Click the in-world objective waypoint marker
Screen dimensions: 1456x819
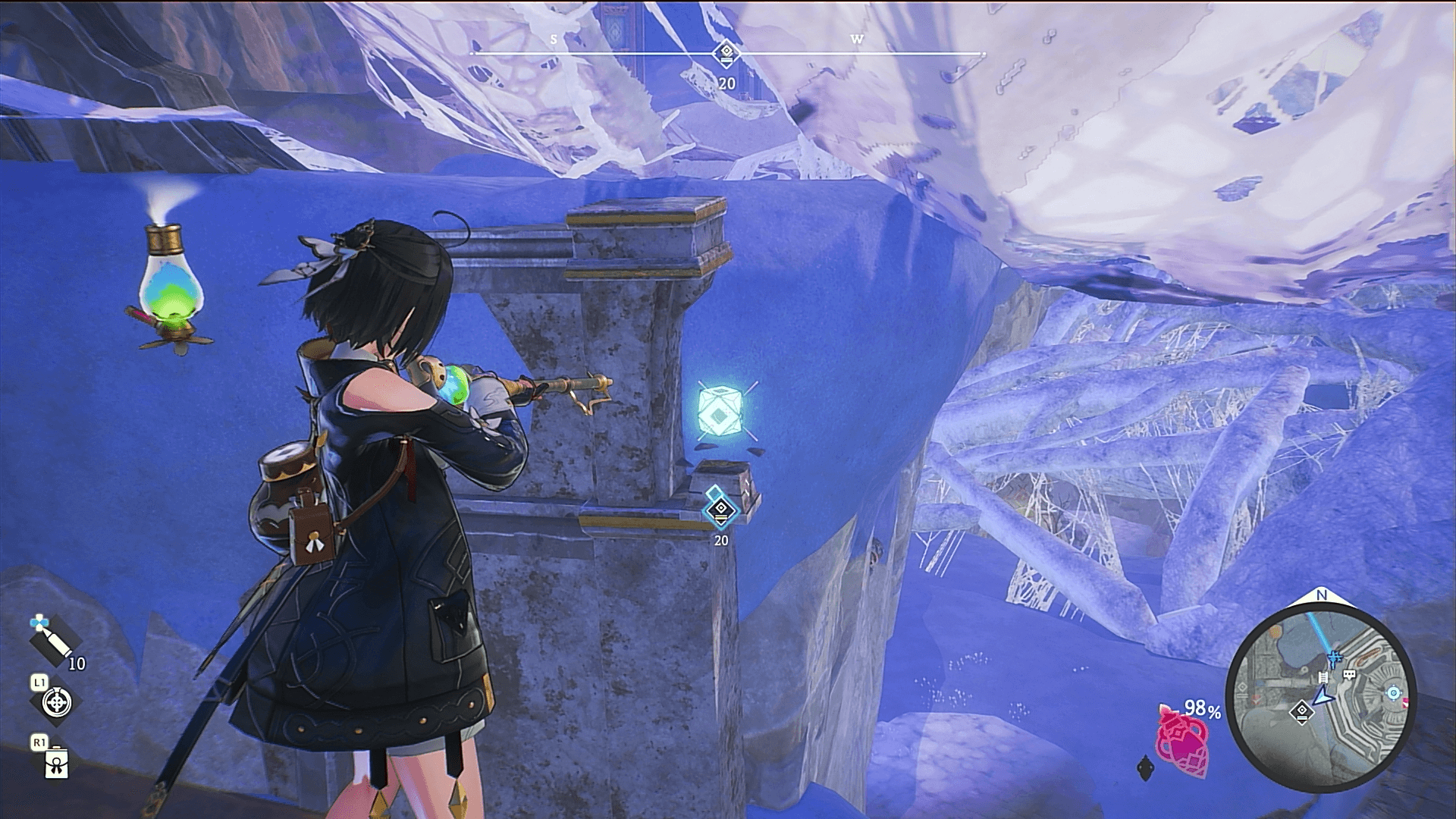click(x=720, y=509)
